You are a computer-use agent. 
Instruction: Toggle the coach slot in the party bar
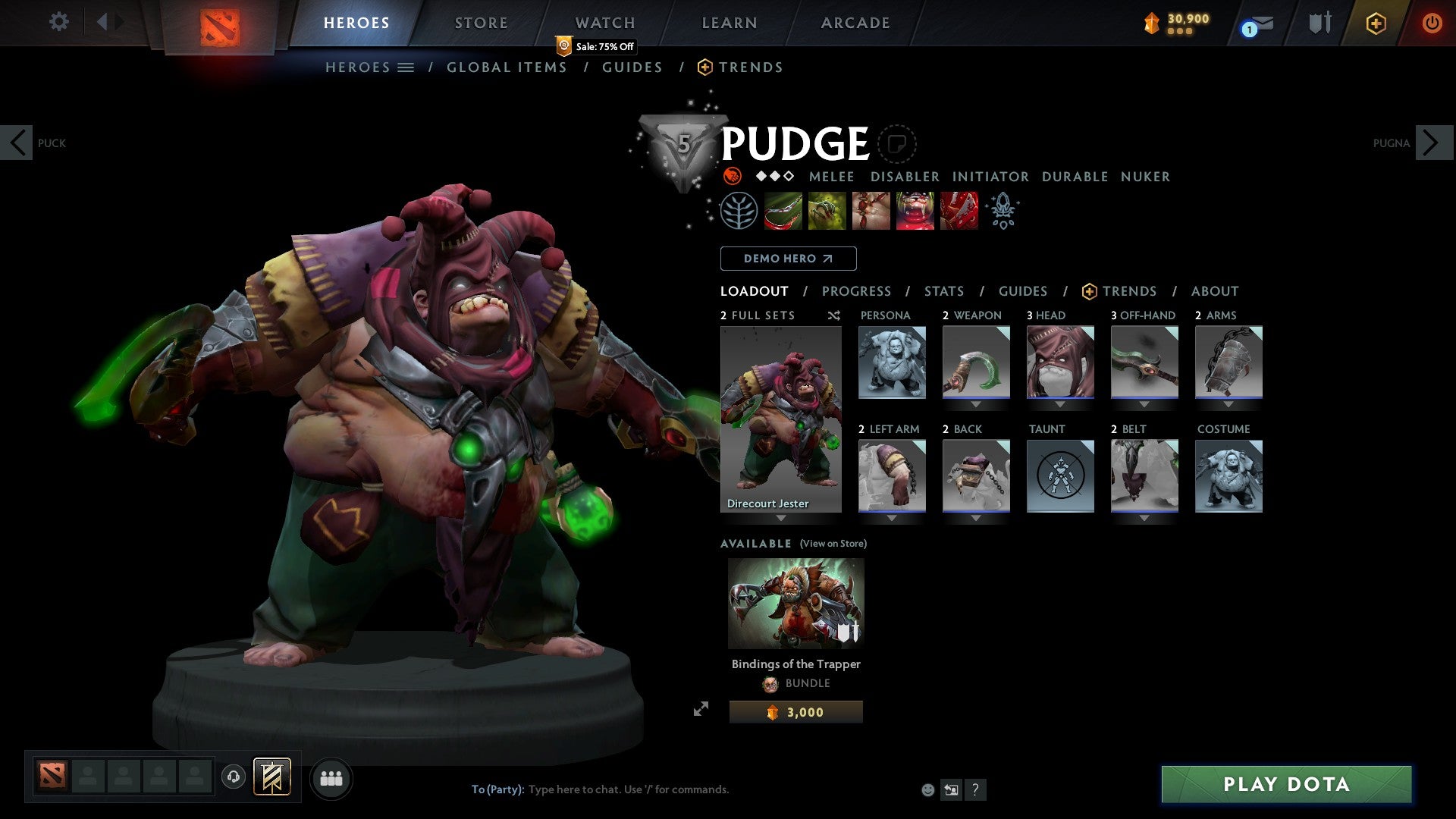pos(233,777)
